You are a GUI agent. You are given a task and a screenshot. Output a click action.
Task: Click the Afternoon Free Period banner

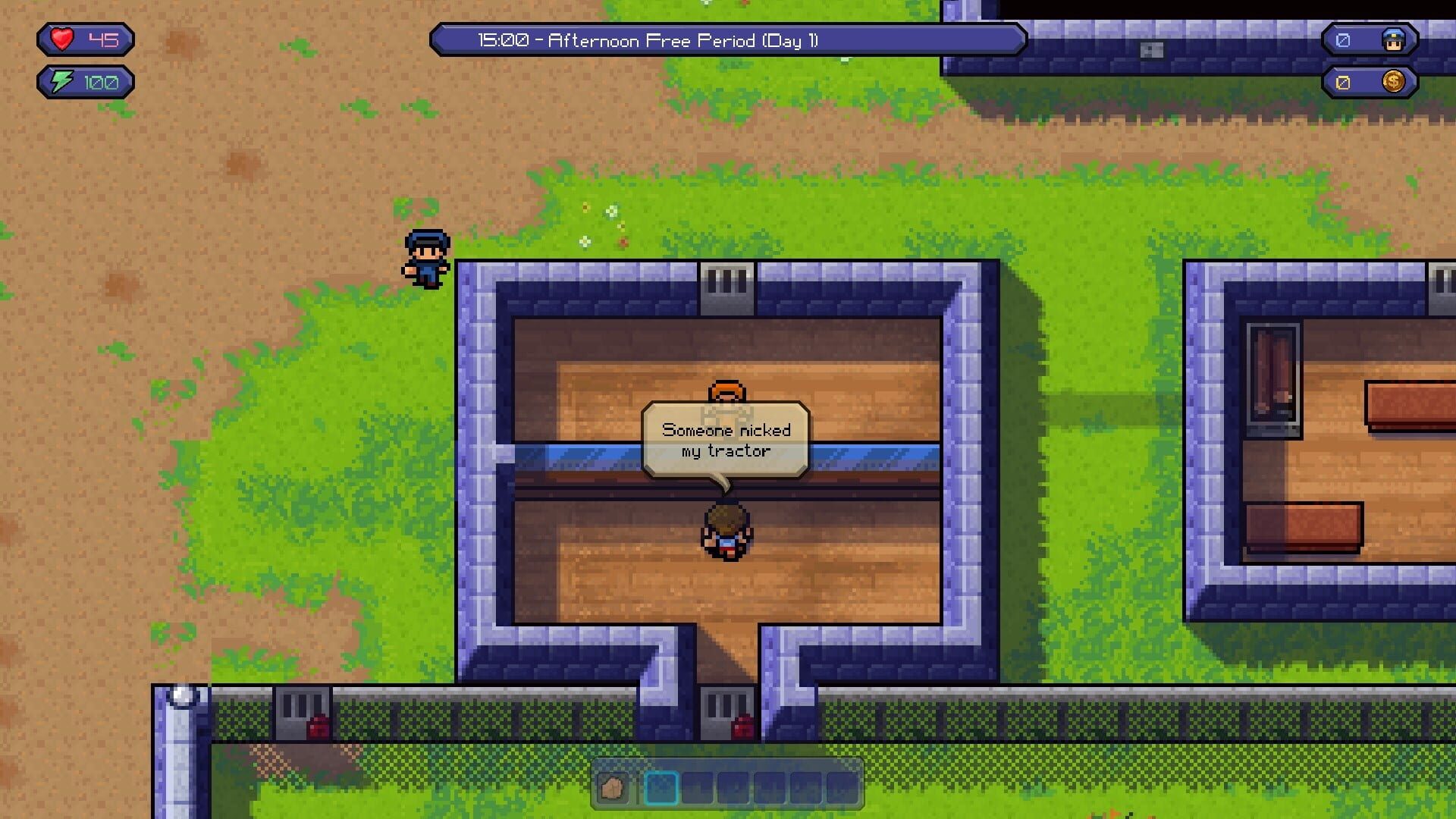(726, 41)
